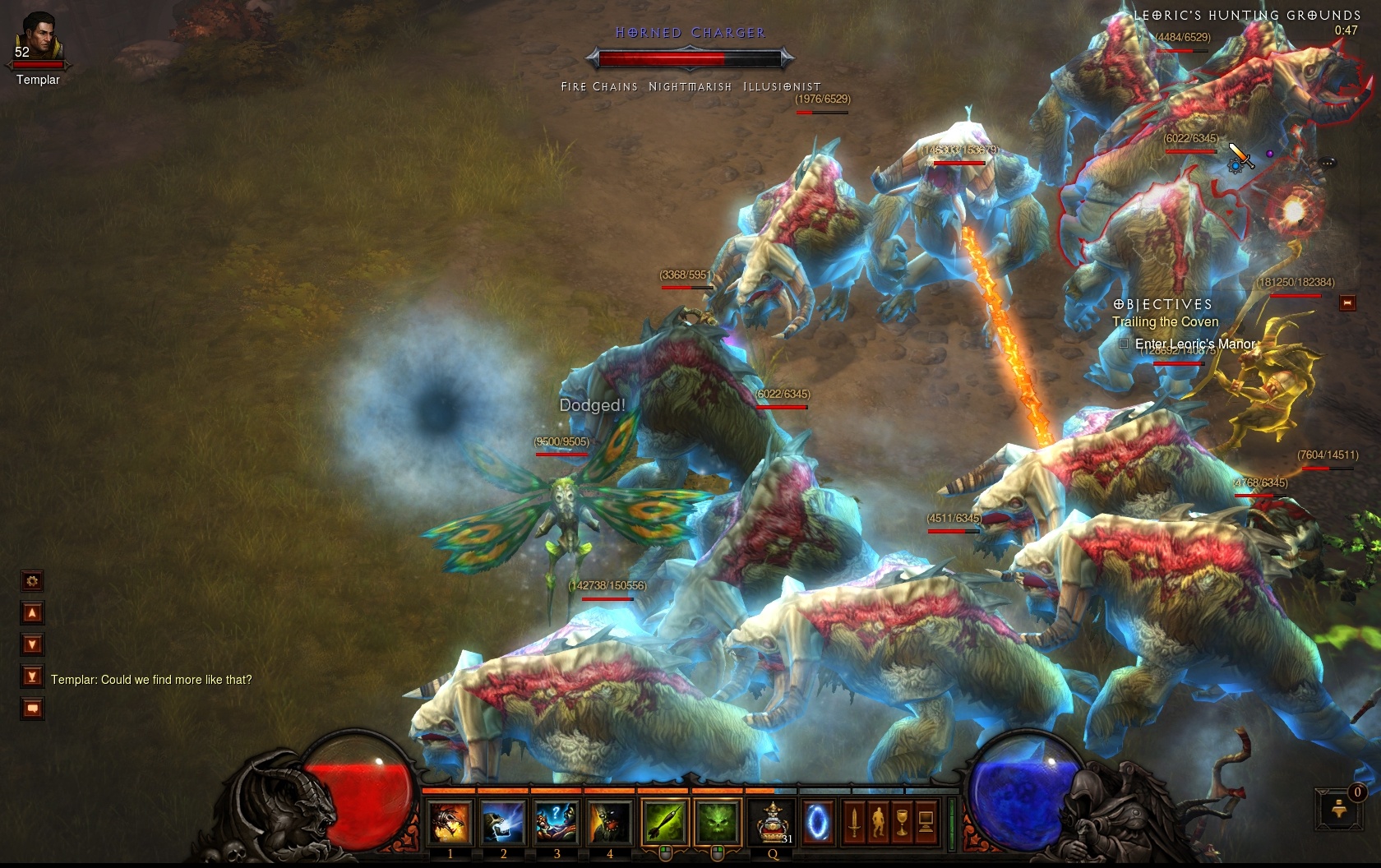Screen dimensions: 1381x868
Task: Open the blue Town Portal
Action: (818, 822)
